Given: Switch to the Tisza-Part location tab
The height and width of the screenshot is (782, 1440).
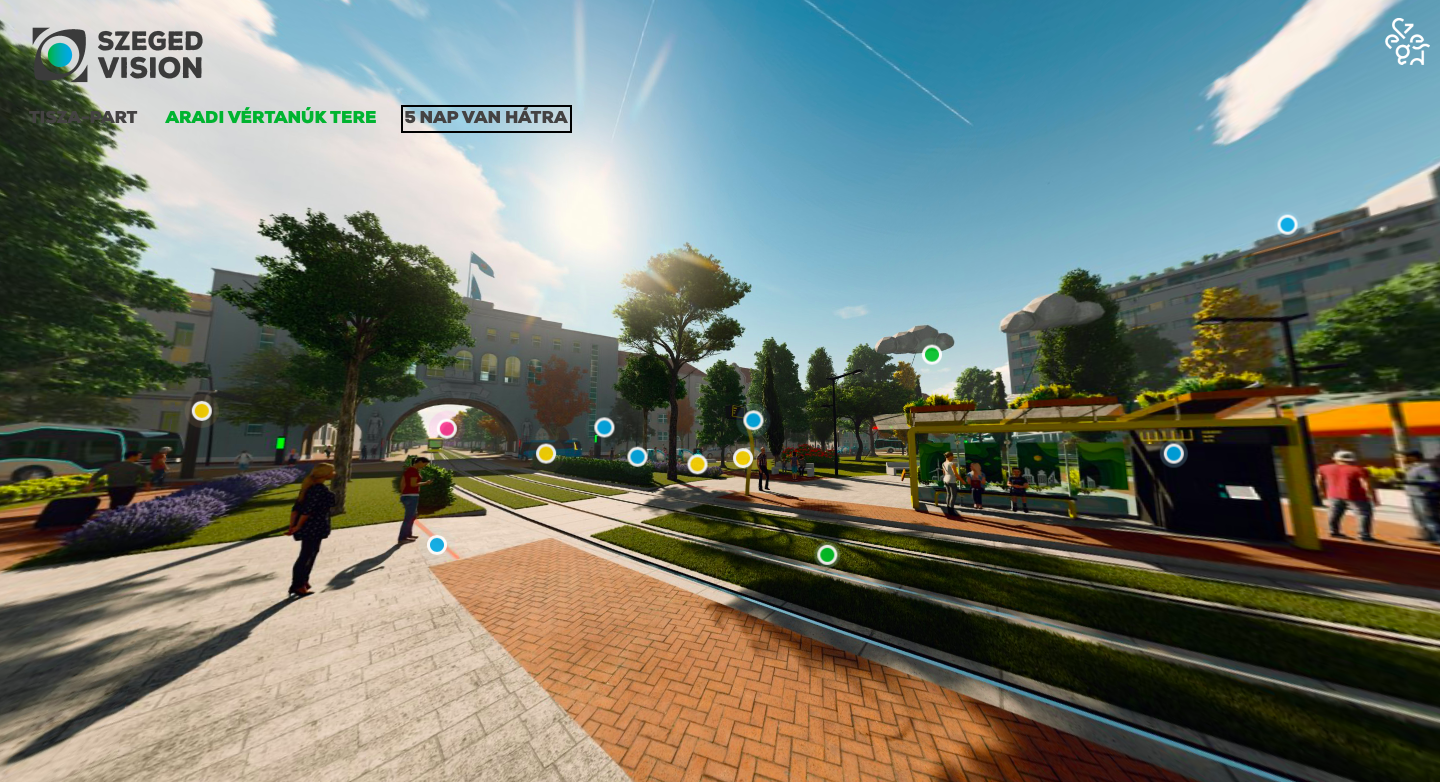Looking at the screenshot, I should (83, 117).
